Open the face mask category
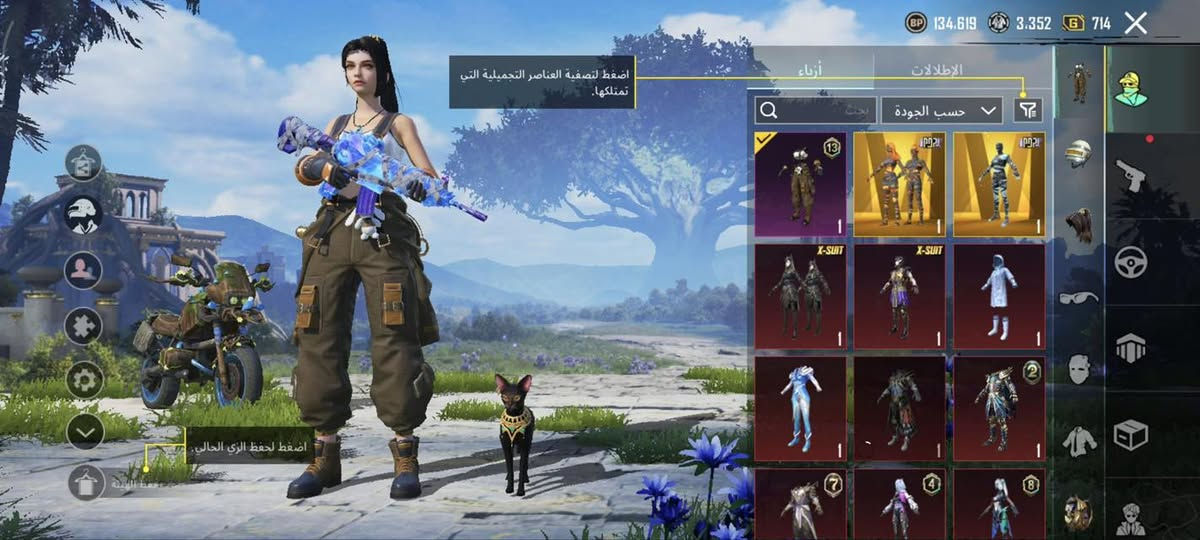The image size is (1200, 540). (x=1079, y=368)
